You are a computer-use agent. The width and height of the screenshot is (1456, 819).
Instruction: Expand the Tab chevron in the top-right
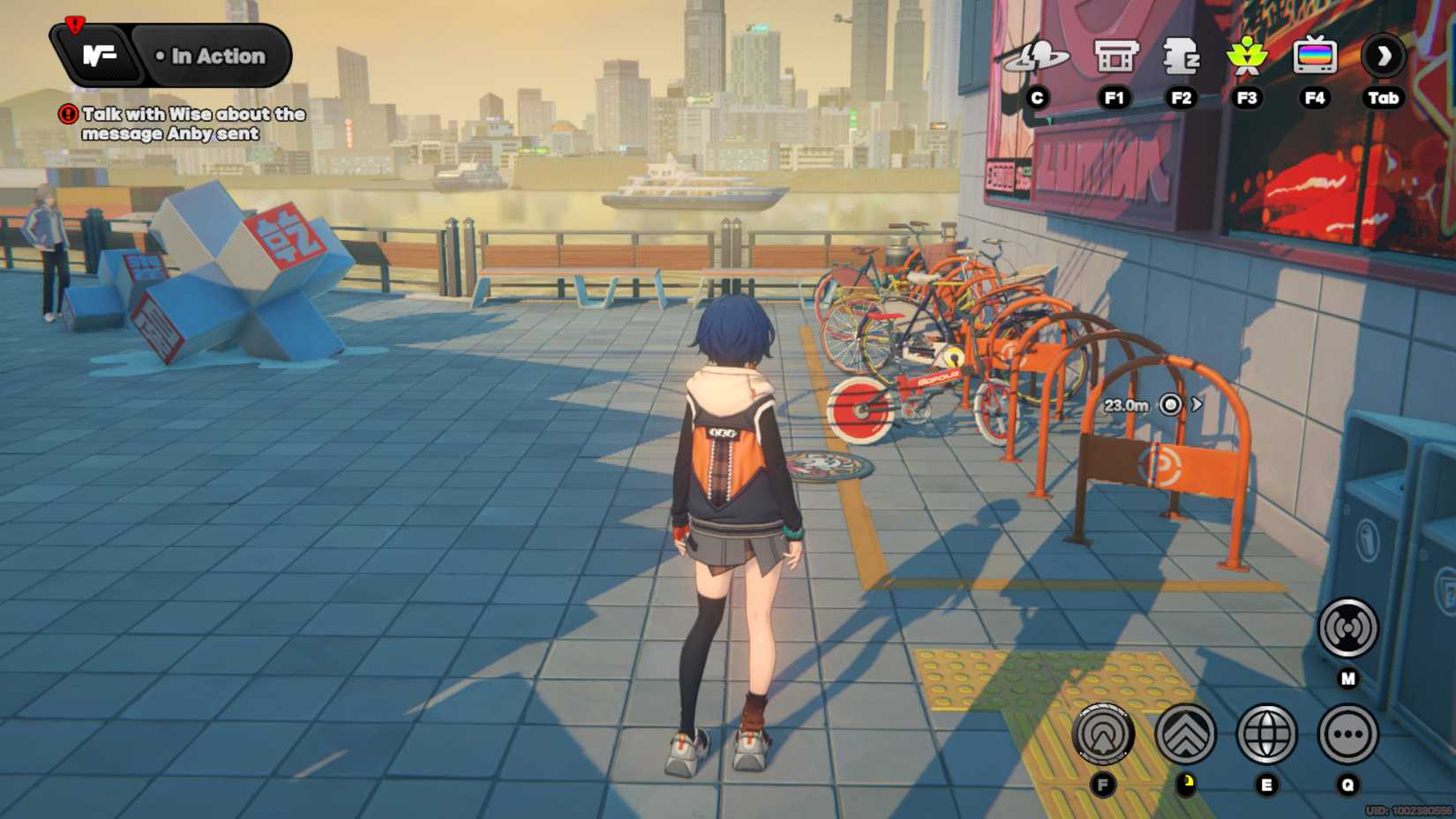click(1383, 56)
